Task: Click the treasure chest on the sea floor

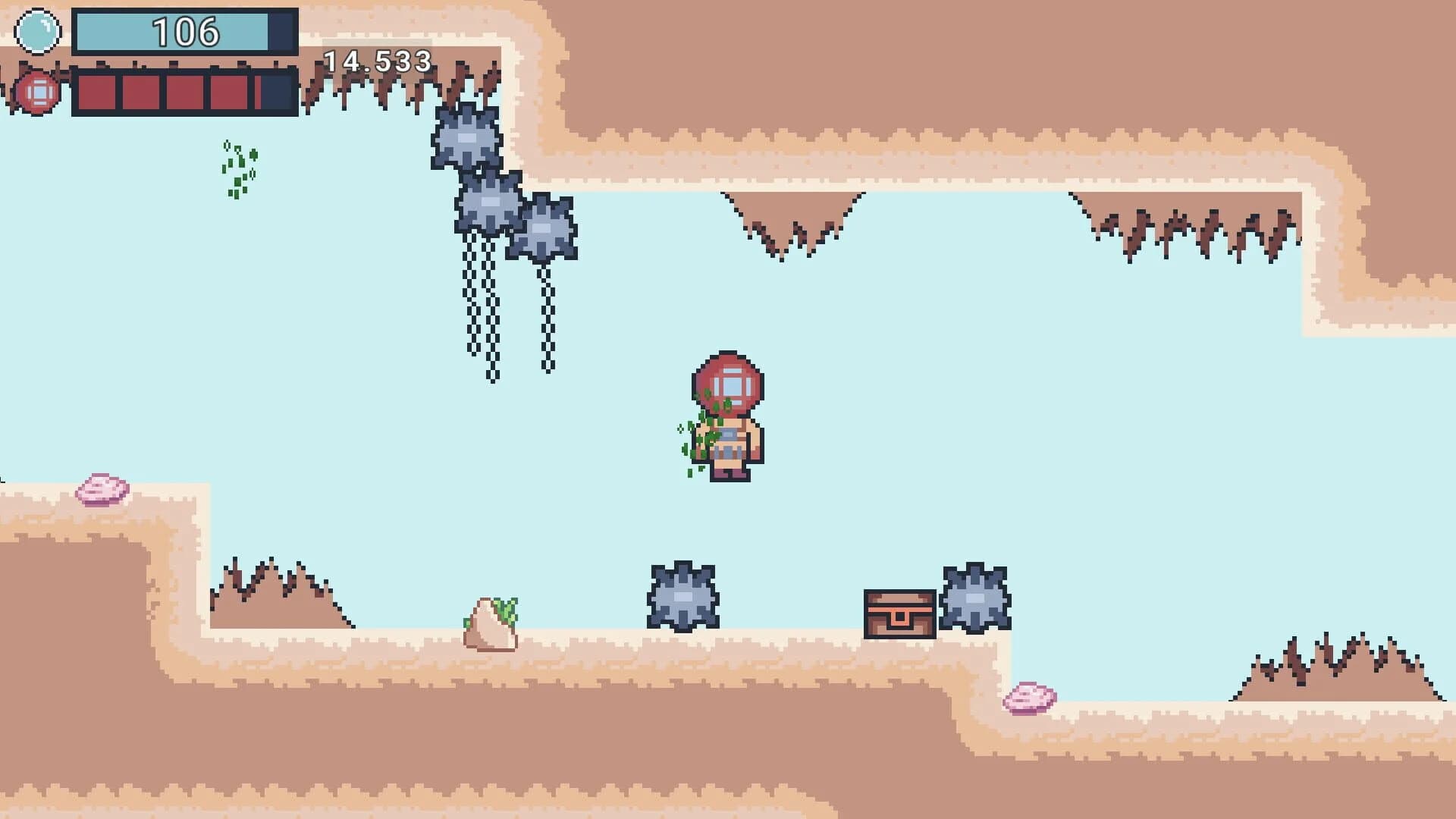Action: (x=899, y=614)
